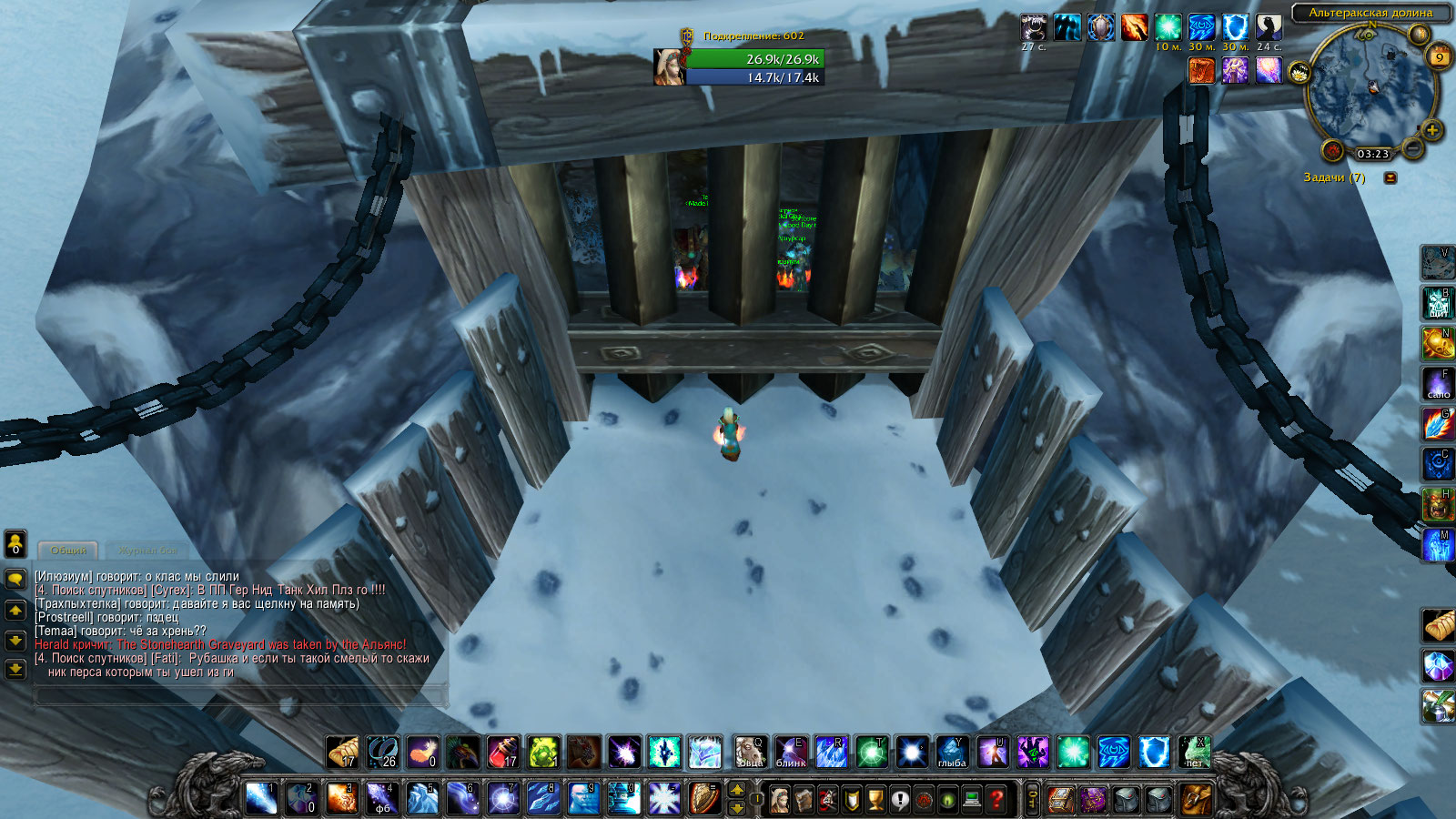
Task: Open the main backpack bag slot
Action: click(x=1196, y=800)
